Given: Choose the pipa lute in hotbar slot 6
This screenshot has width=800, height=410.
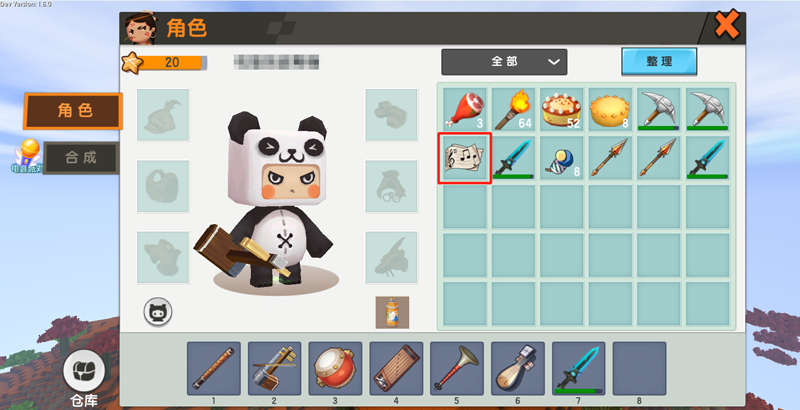Looking at the screenshot, I should point(517,367).
